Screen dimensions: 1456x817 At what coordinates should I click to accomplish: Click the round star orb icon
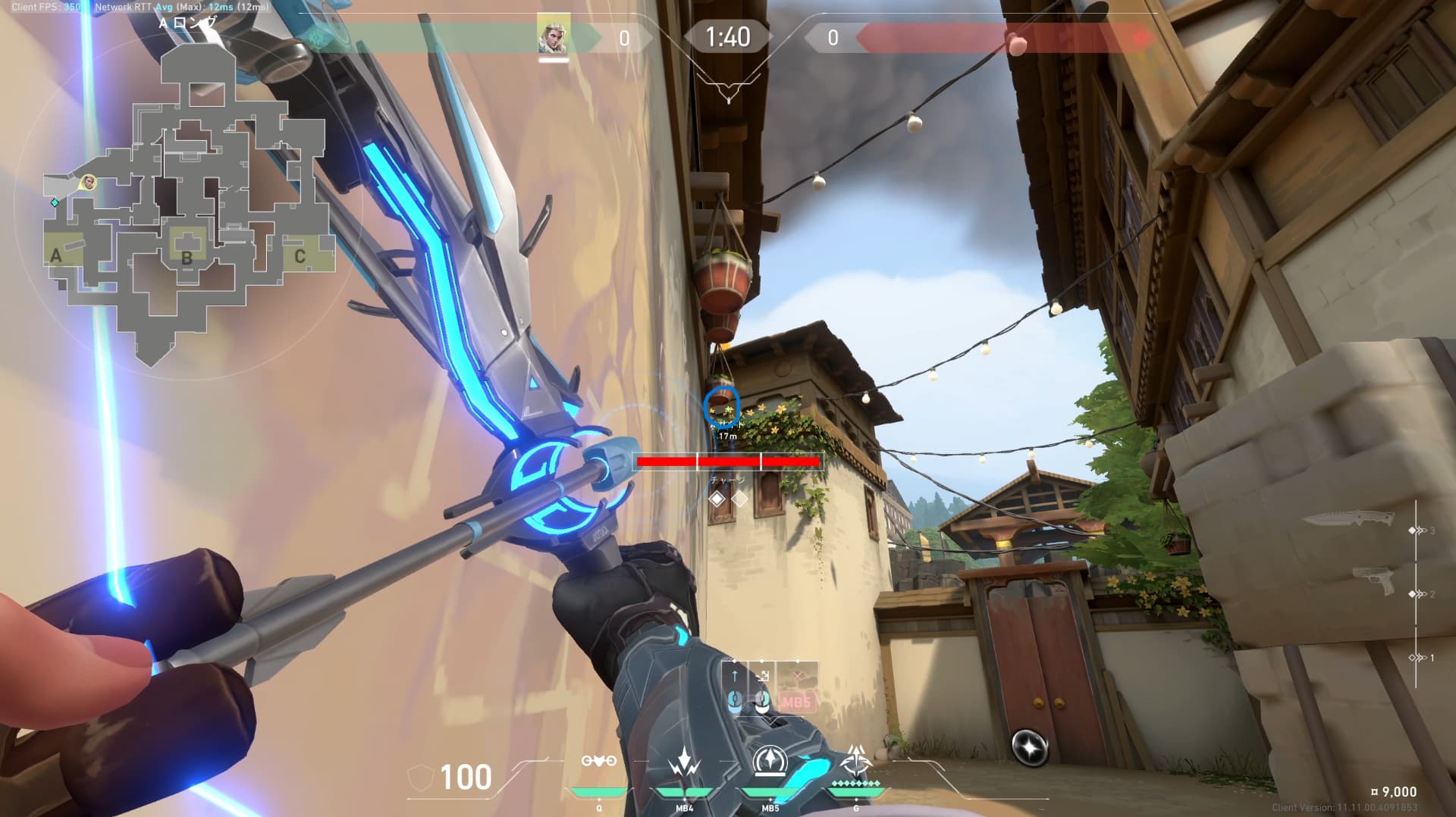(1030, 747)
